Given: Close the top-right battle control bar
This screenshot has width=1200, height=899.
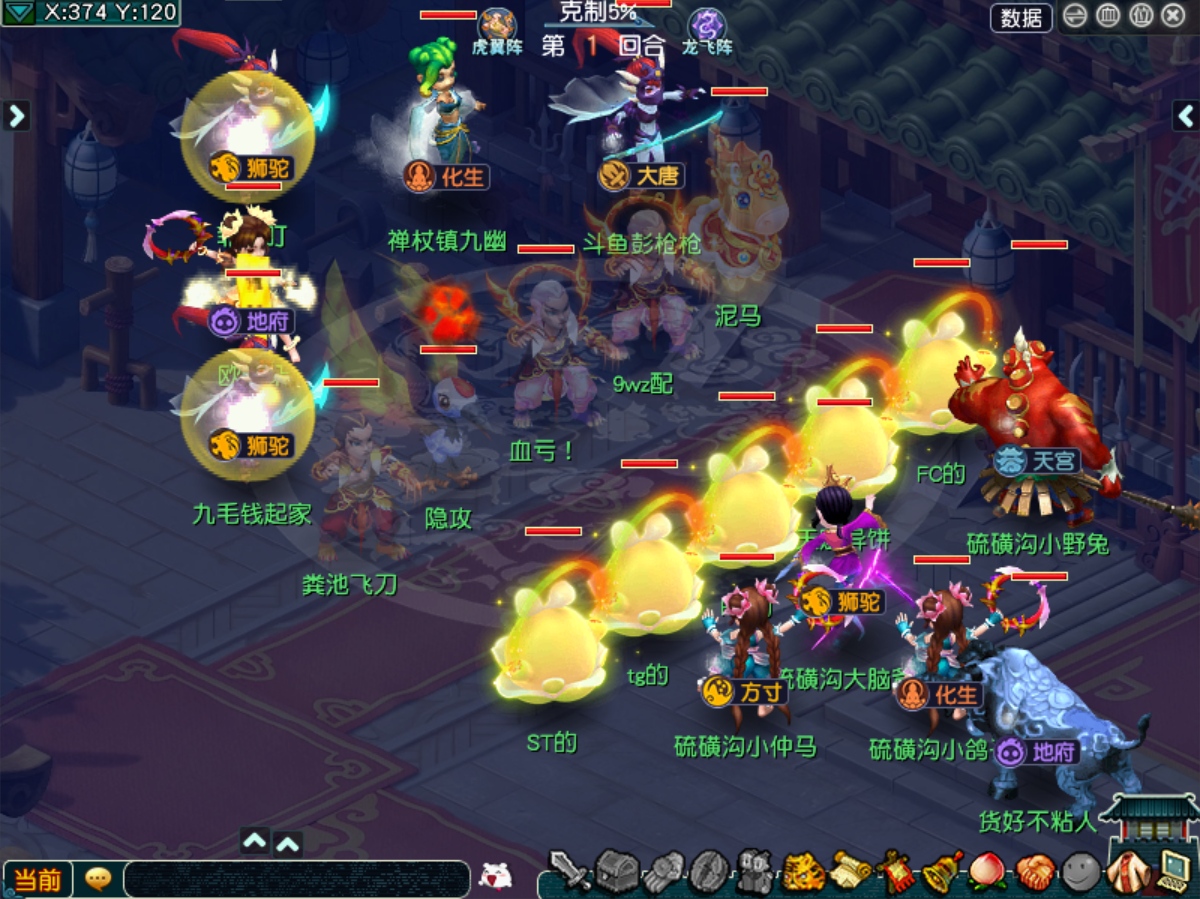Looking at the screenshot, I should (1173, 16).
